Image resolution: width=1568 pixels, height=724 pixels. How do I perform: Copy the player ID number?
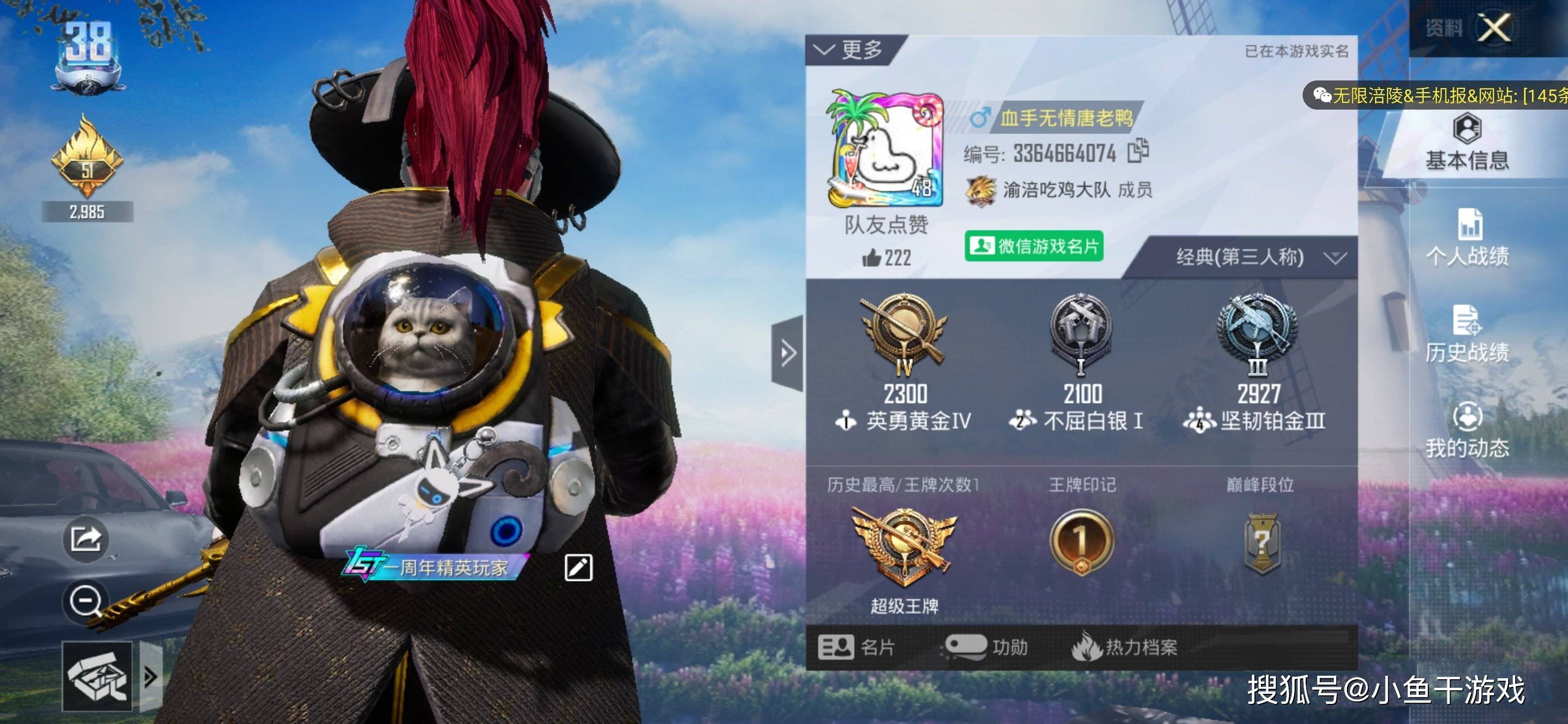pos(1137,152)
